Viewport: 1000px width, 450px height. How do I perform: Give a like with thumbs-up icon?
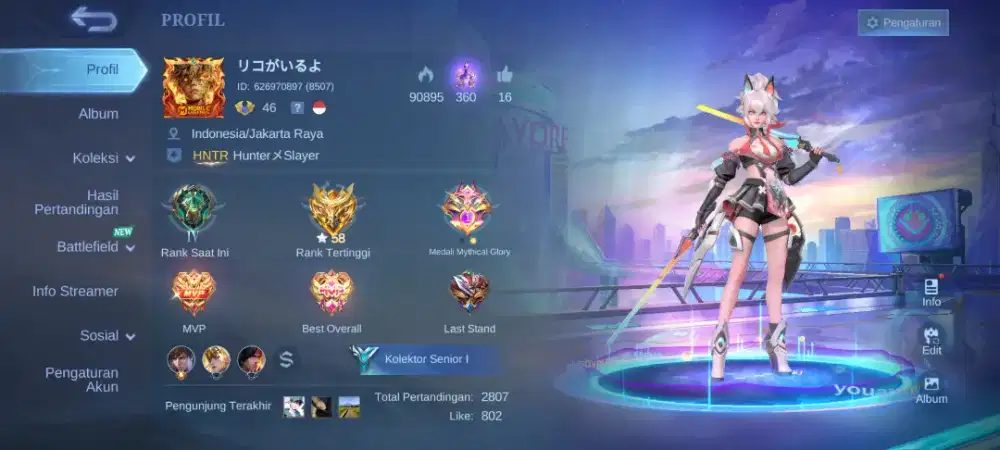pos(504,75)
